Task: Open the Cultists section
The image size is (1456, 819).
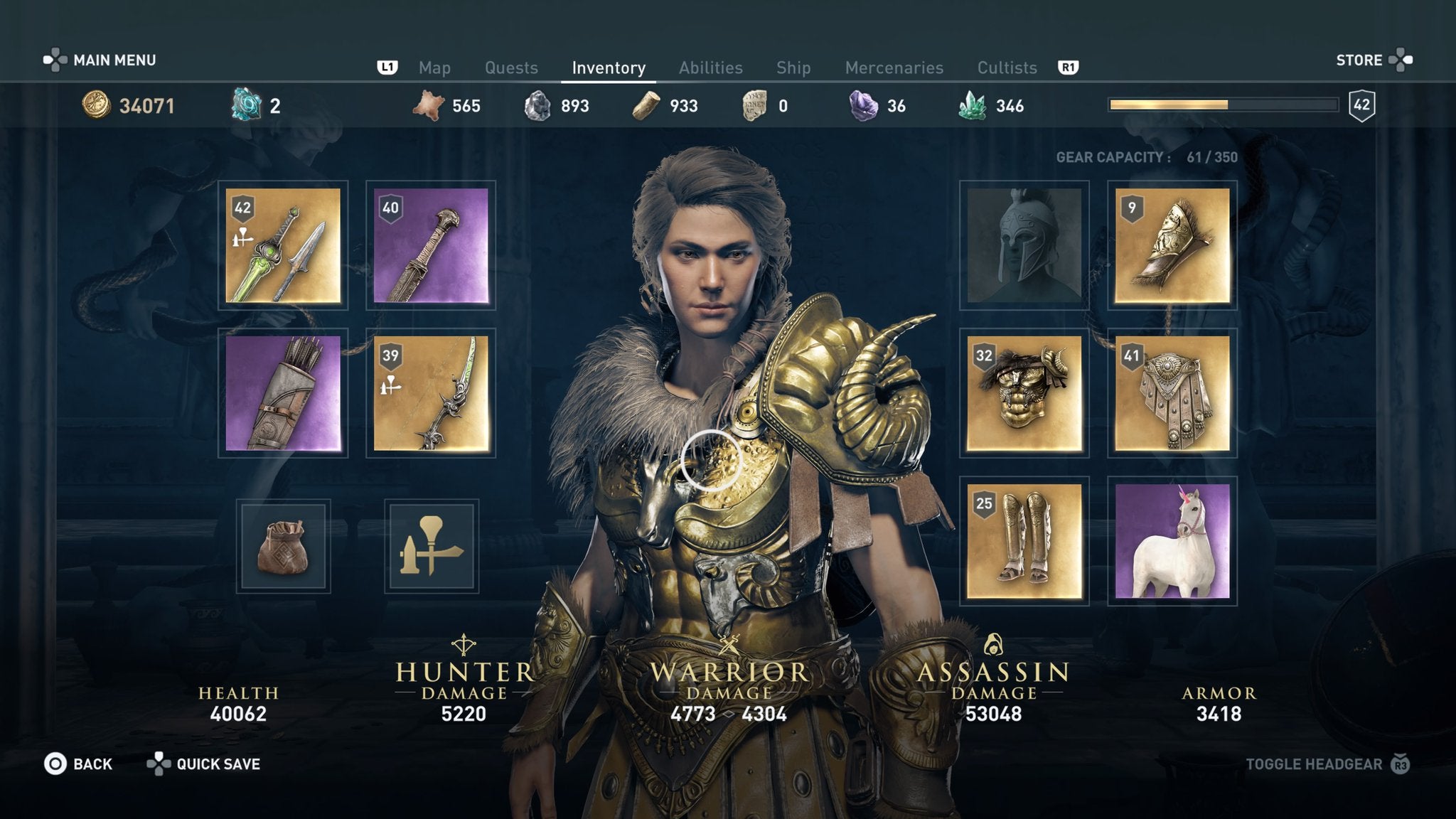Action: point(1007,68)
